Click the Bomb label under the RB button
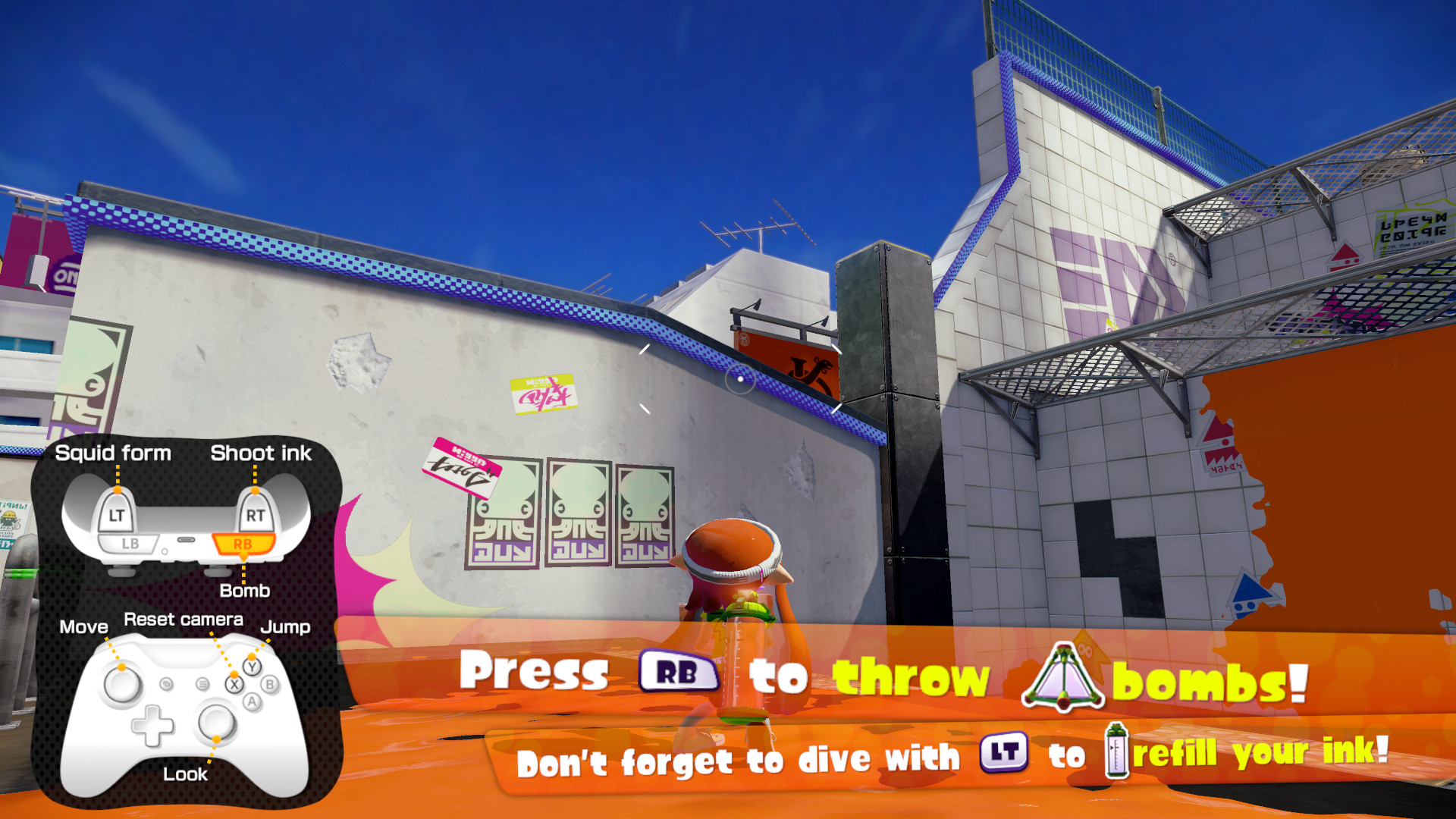Image resolution: width=1456 pixels, height=819 pixels. coord(244,591)
